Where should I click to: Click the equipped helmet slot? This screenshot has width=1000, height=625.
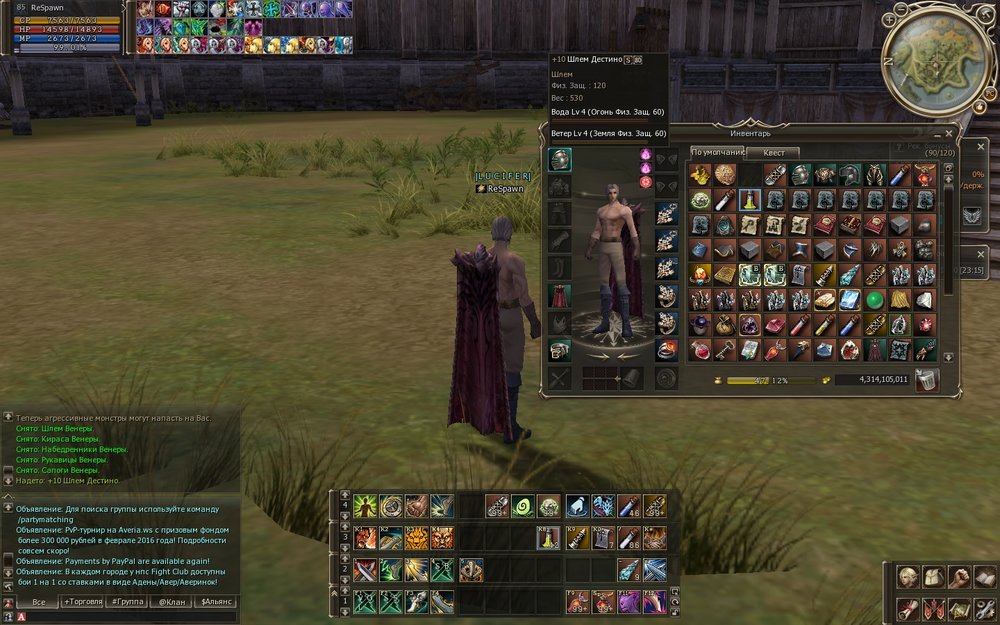(560, 160)
